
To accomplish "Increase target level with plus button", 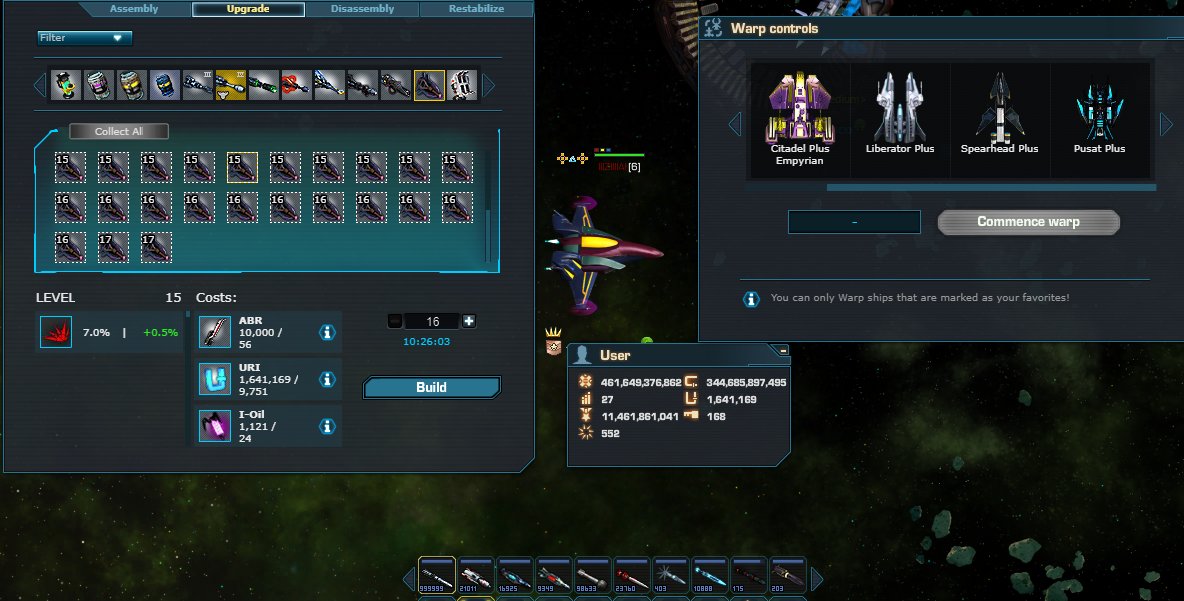I will pyautogui.click(x=469, y=321).
